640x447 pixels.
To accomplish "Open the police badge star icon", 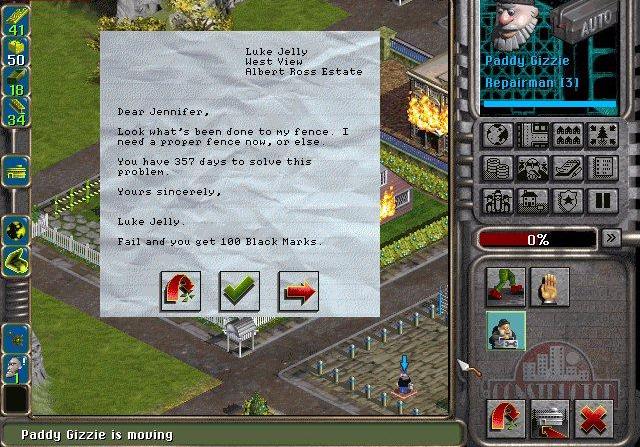I will tap(565, 200).
